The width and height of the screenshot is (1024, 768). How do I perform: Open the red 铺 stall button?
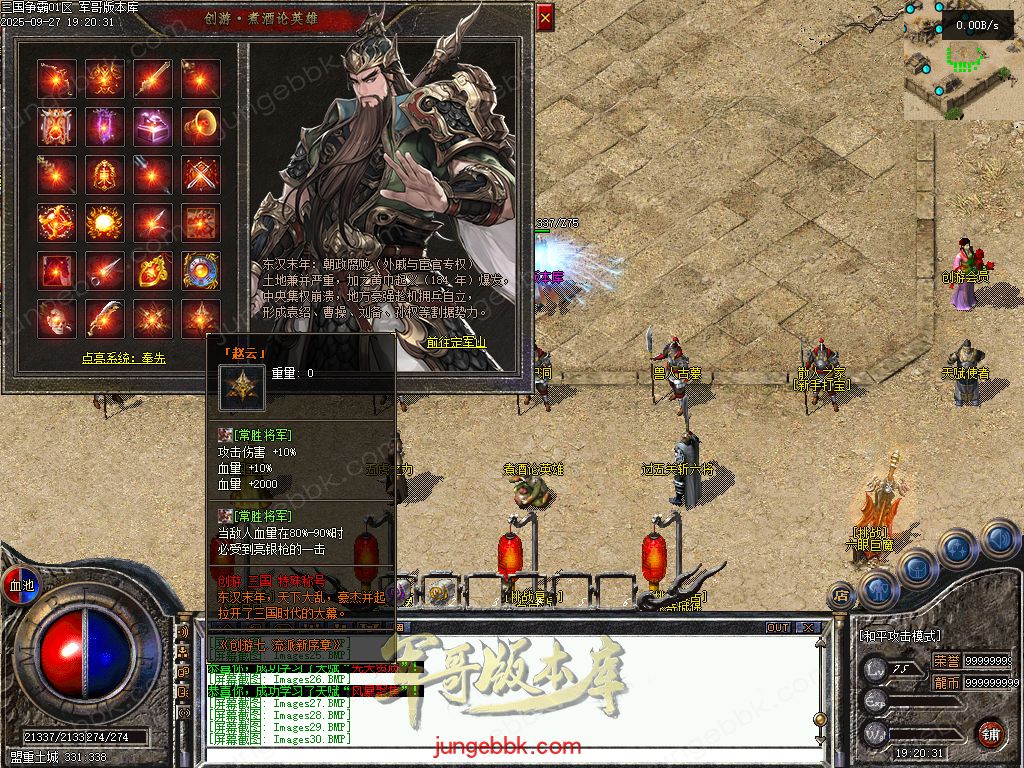(x=990, y=733)
